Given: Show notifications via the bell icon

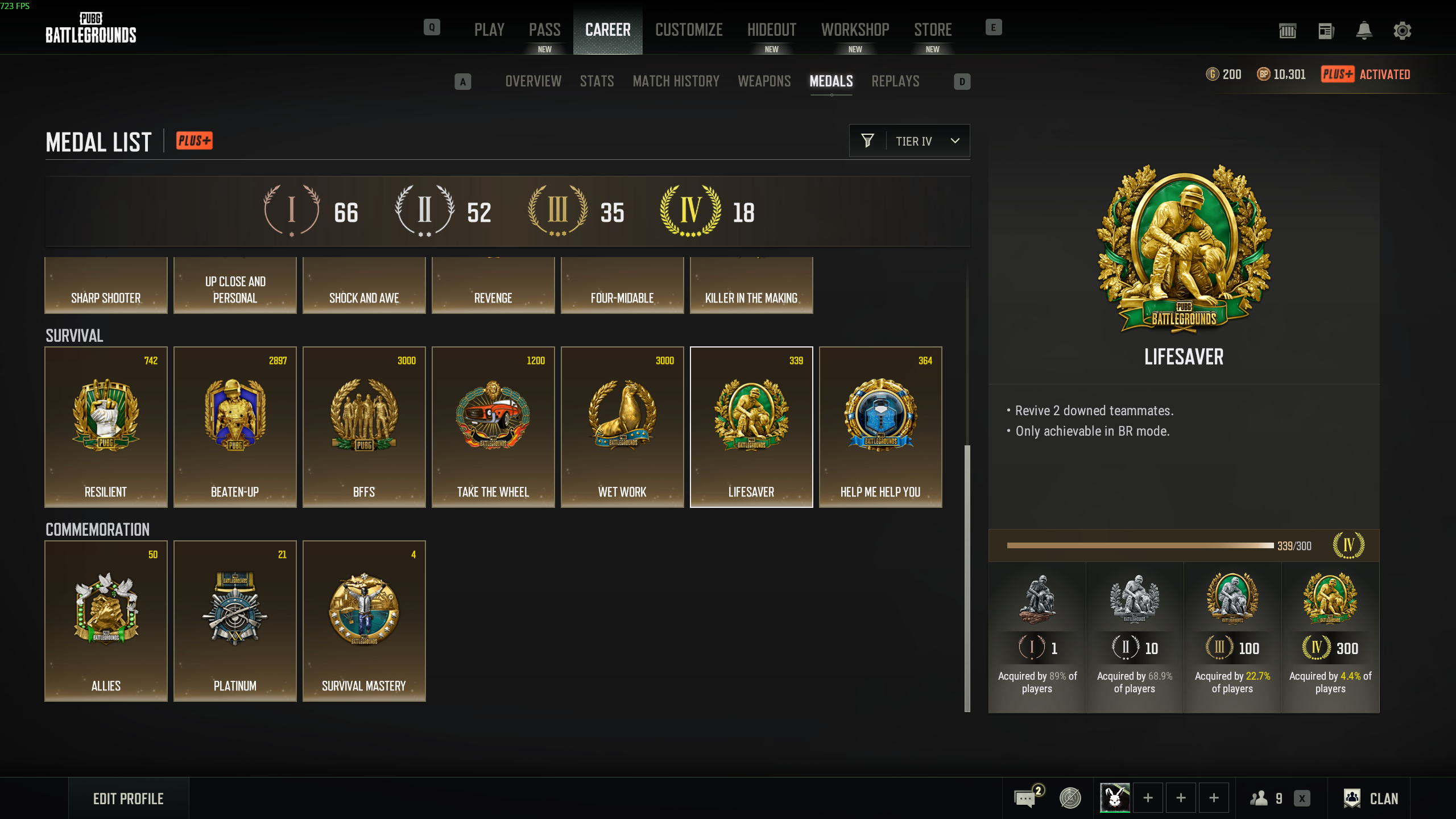Looking at the screenshot, I should (1364, 31).
